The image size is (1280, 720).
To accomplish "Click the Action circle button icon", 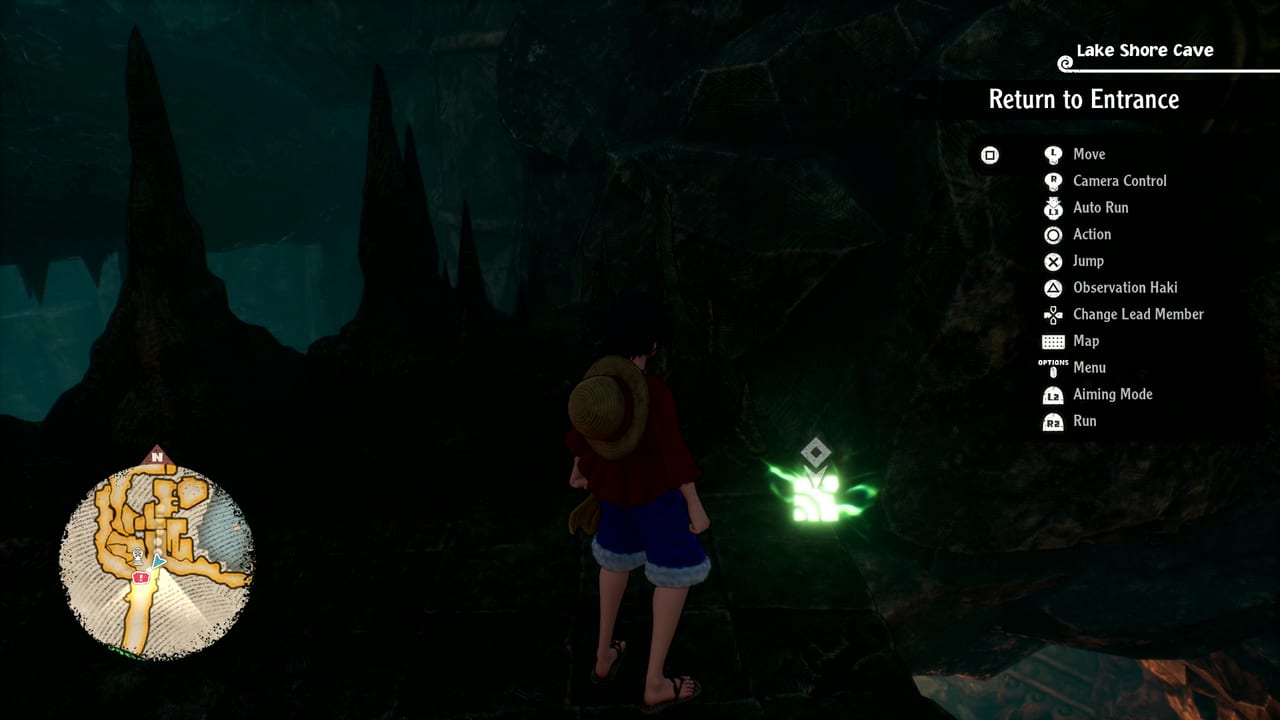I will [1053, 234].
